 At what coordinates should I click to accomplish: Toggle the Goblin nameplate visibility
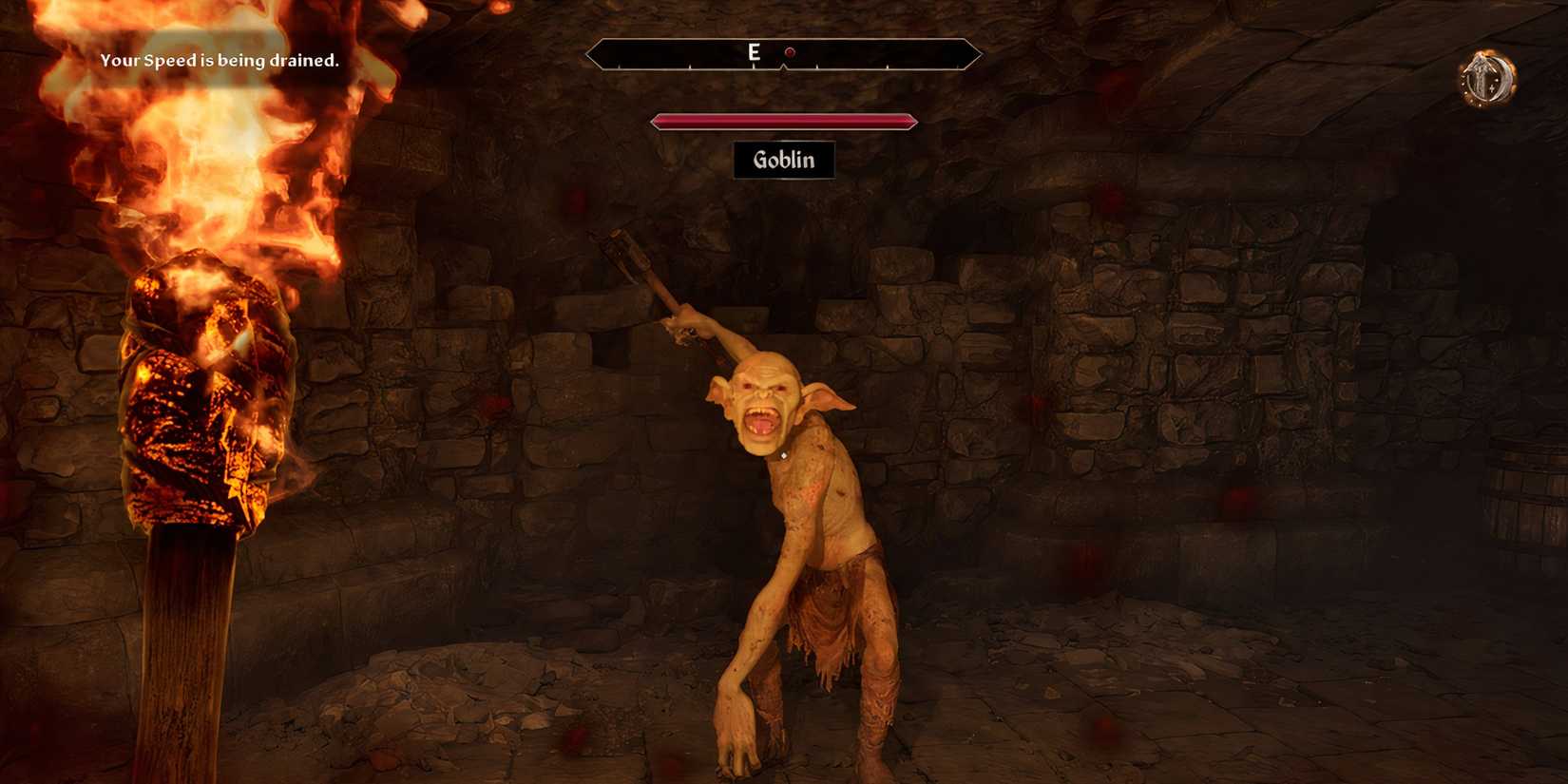[783, 160]
